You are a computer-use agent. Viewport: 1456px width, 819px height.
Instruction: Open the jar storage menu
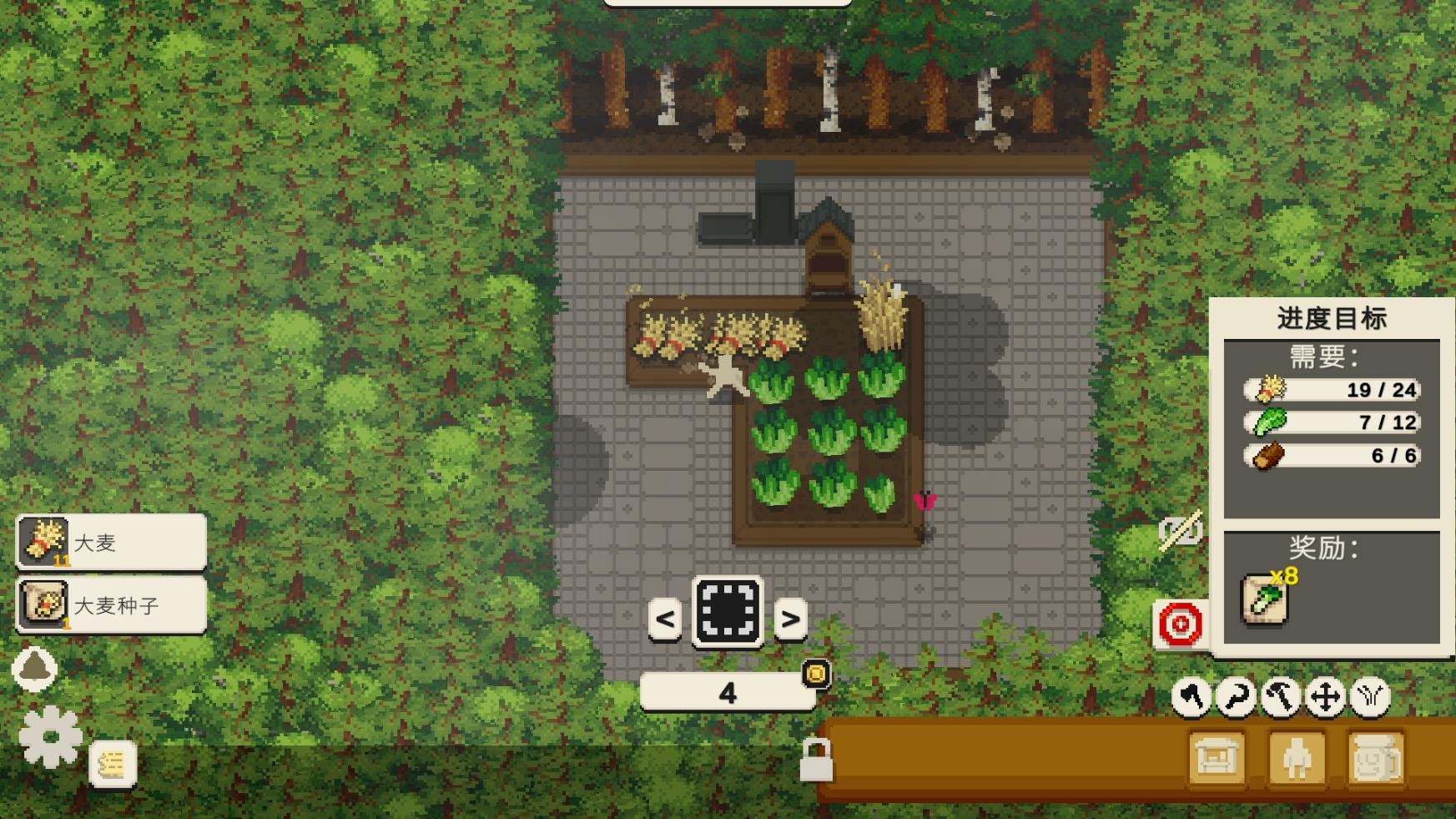(1377, 758)
